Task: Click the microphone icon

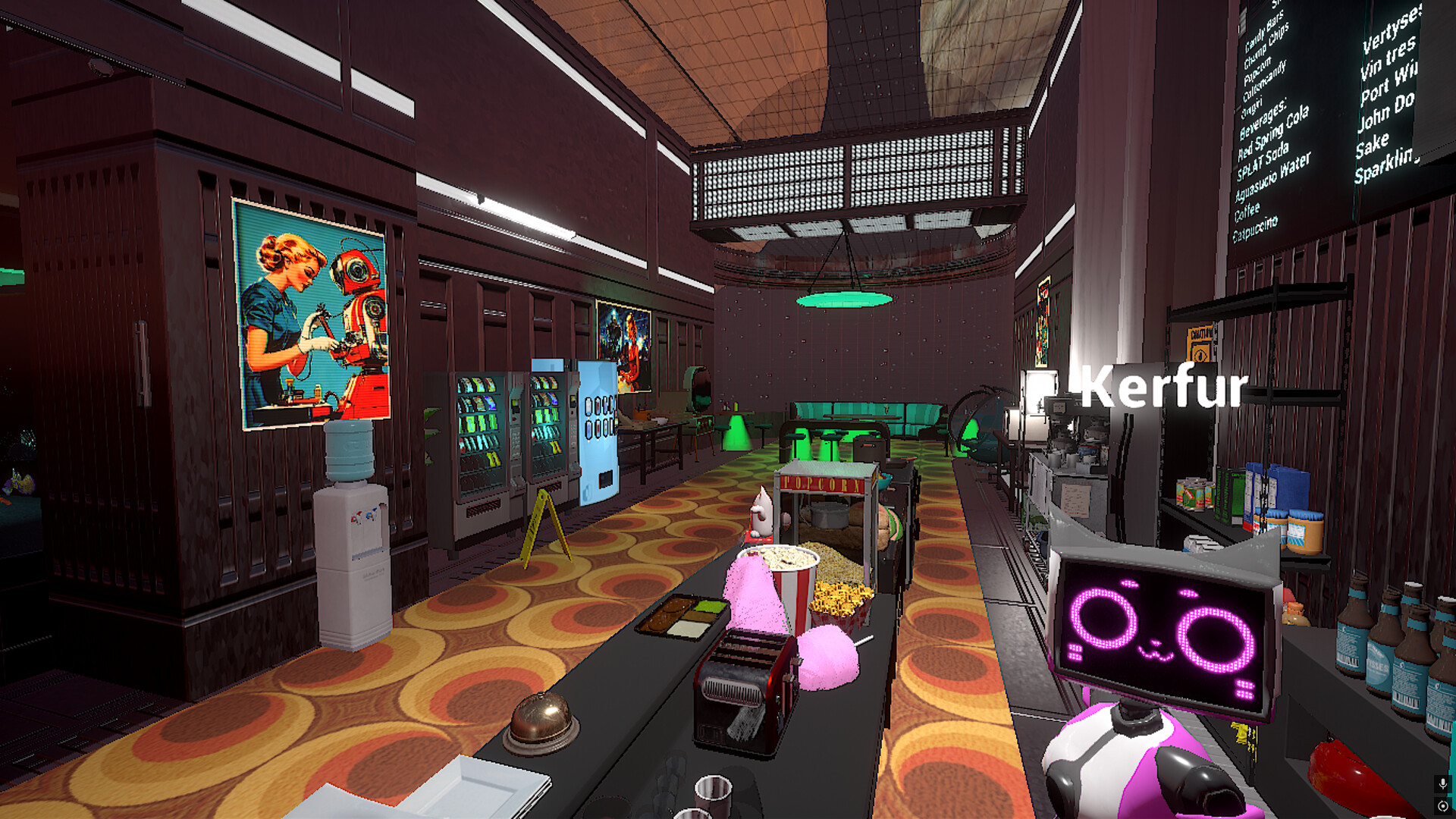Action: 1442,783
